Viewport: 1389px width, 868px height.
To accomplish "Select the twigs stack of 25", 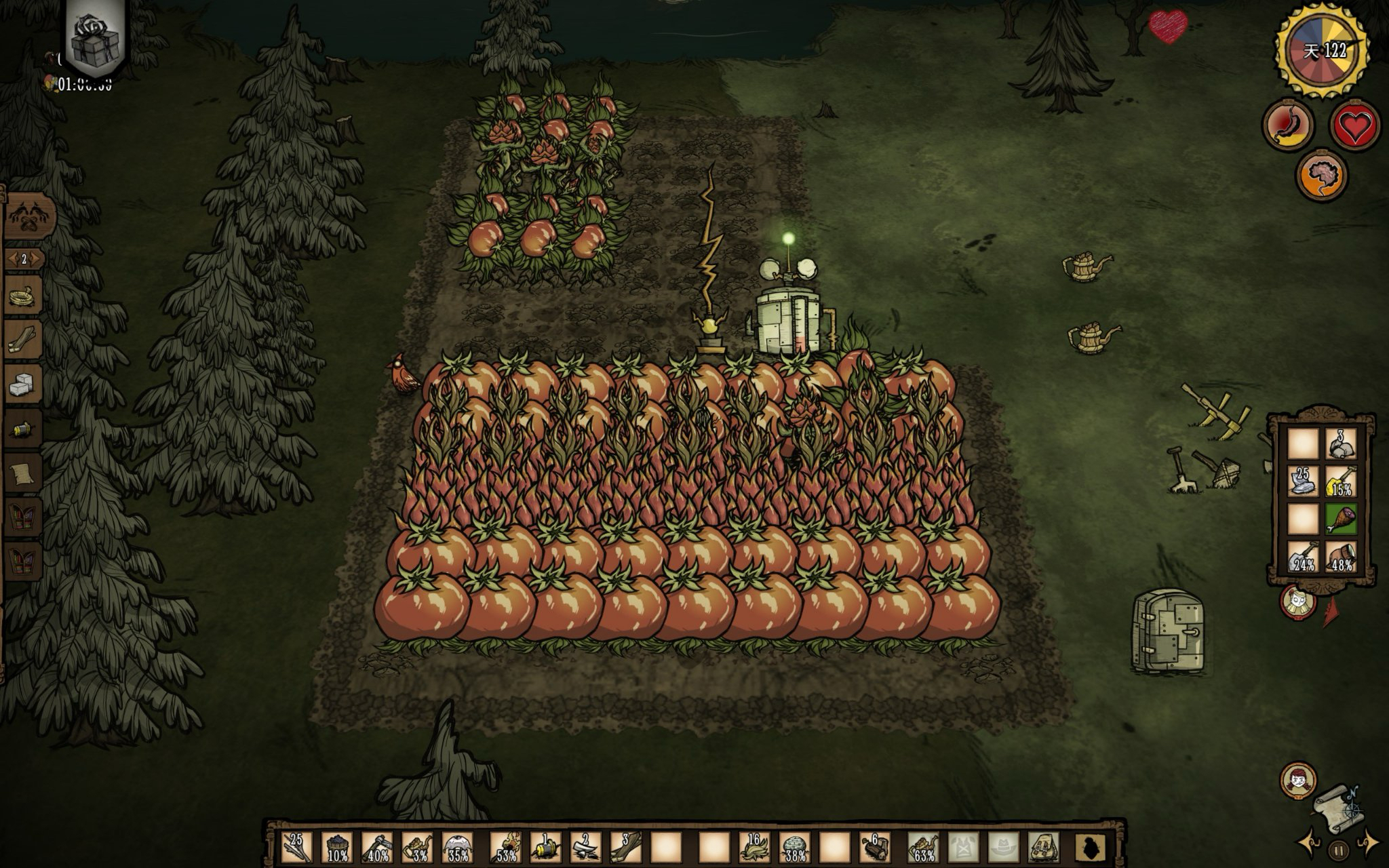I will tap(296, 848).
